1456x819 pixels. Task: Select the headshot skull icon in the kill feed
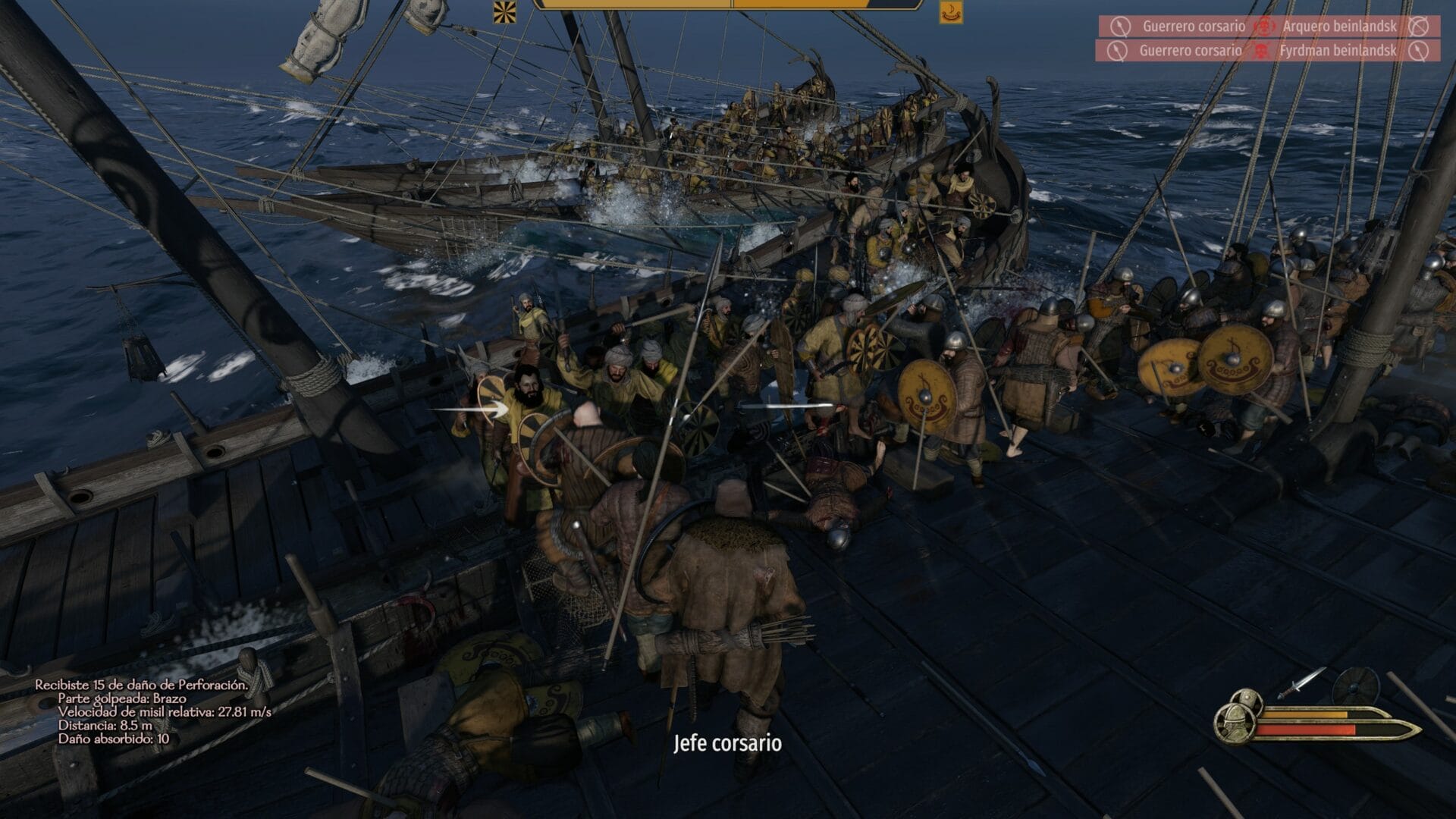[x=1265, y=26]
